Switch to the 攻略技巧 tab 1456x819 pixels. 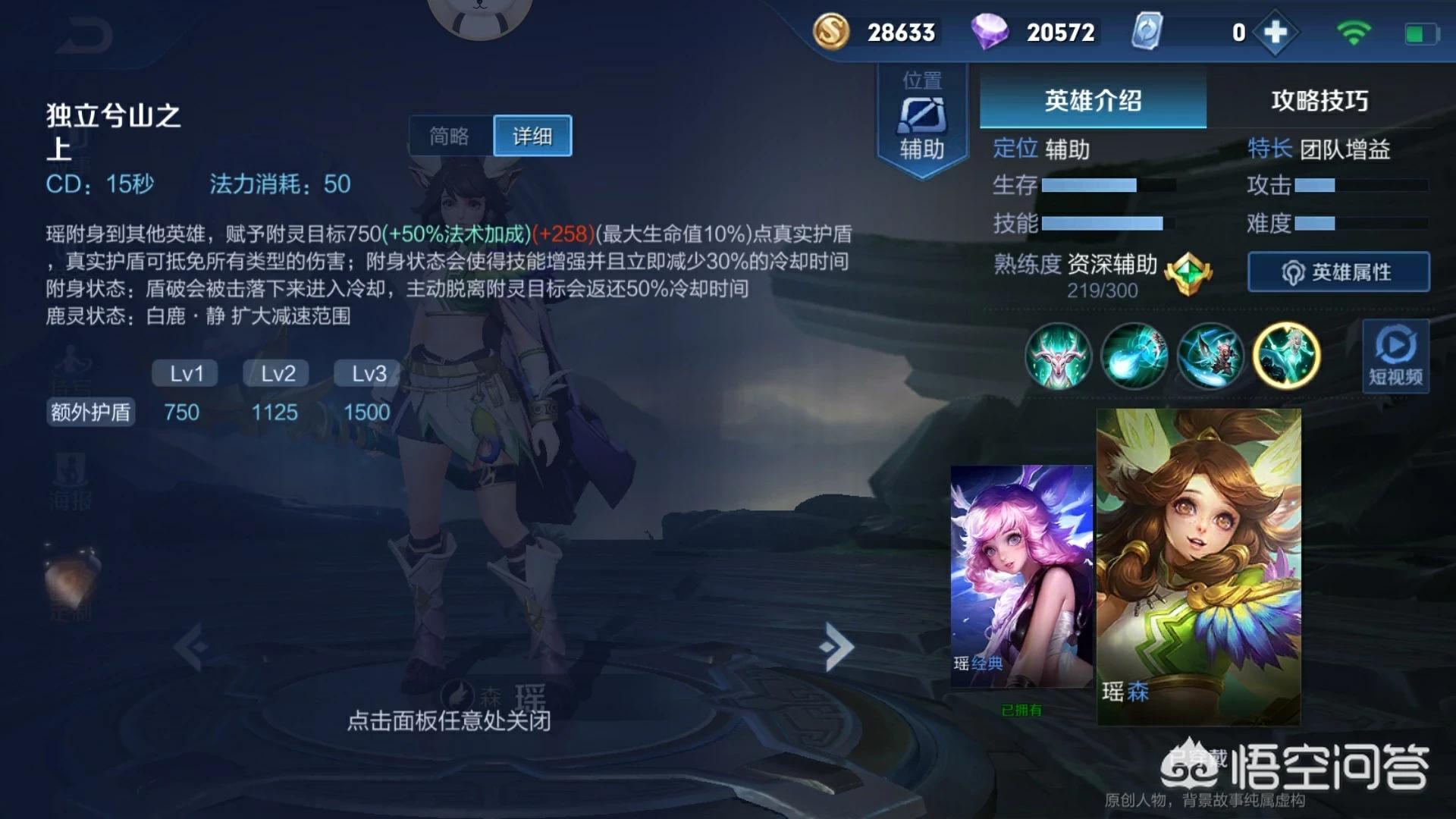coord(1318,101)
